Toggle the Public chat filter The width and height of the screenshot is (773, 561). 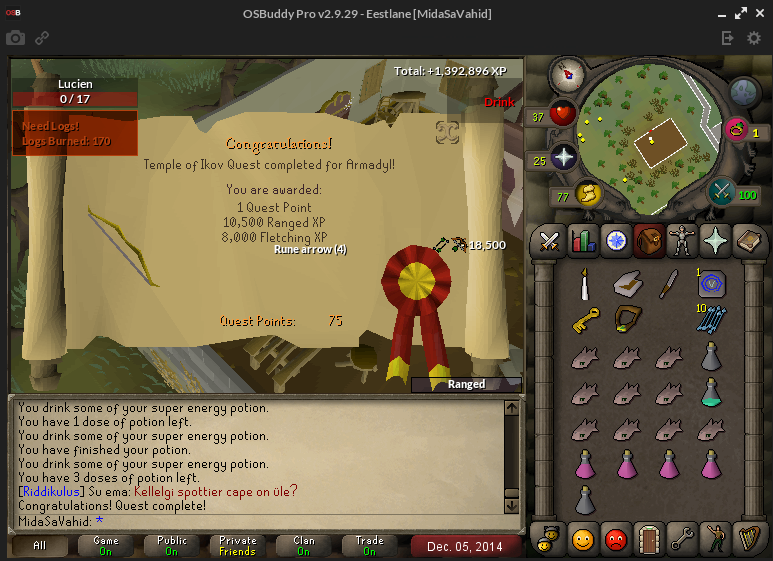coord(172,546)
